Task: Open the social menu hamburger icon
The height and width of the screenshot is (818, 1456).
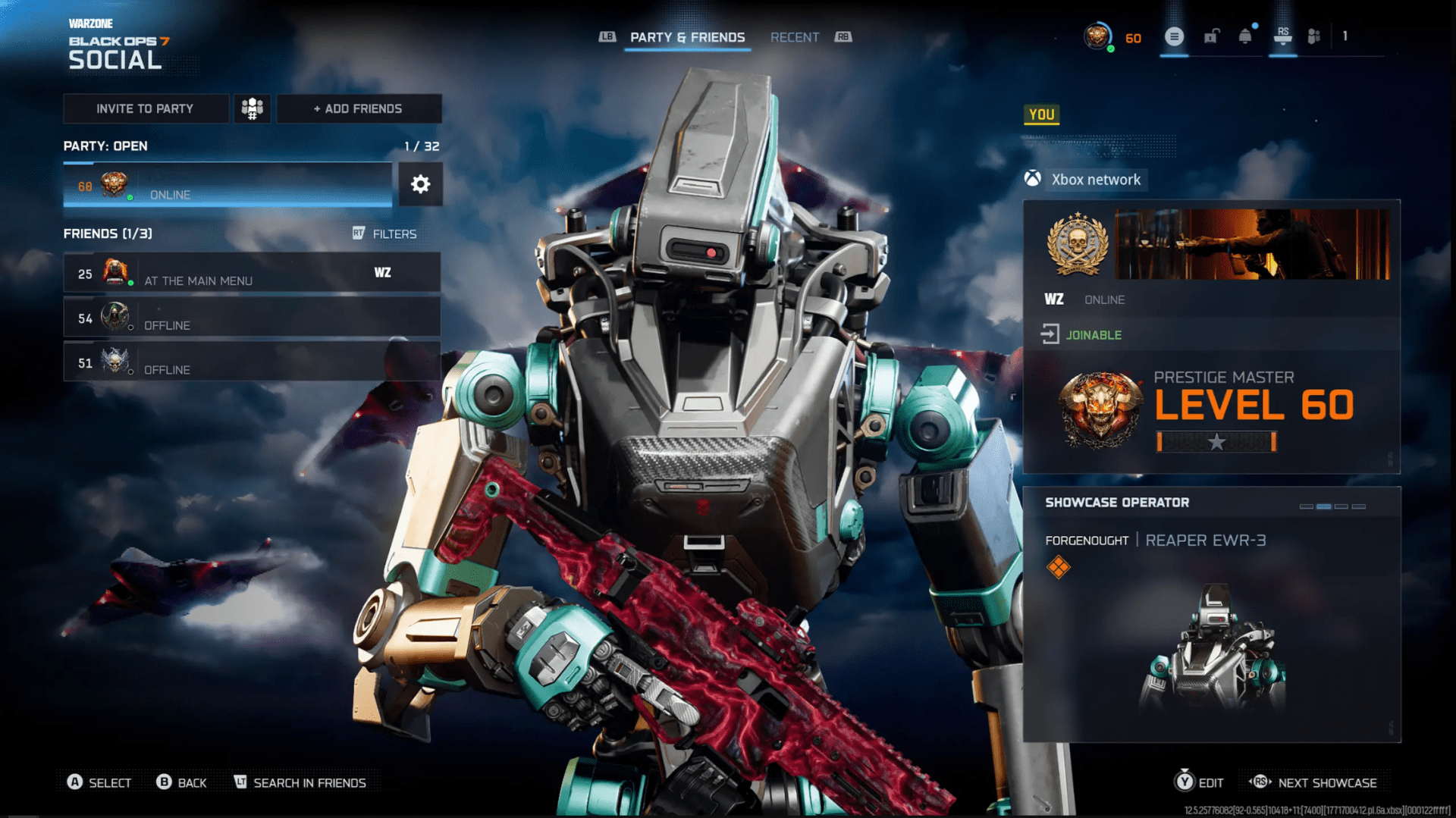Action: 1175,36
